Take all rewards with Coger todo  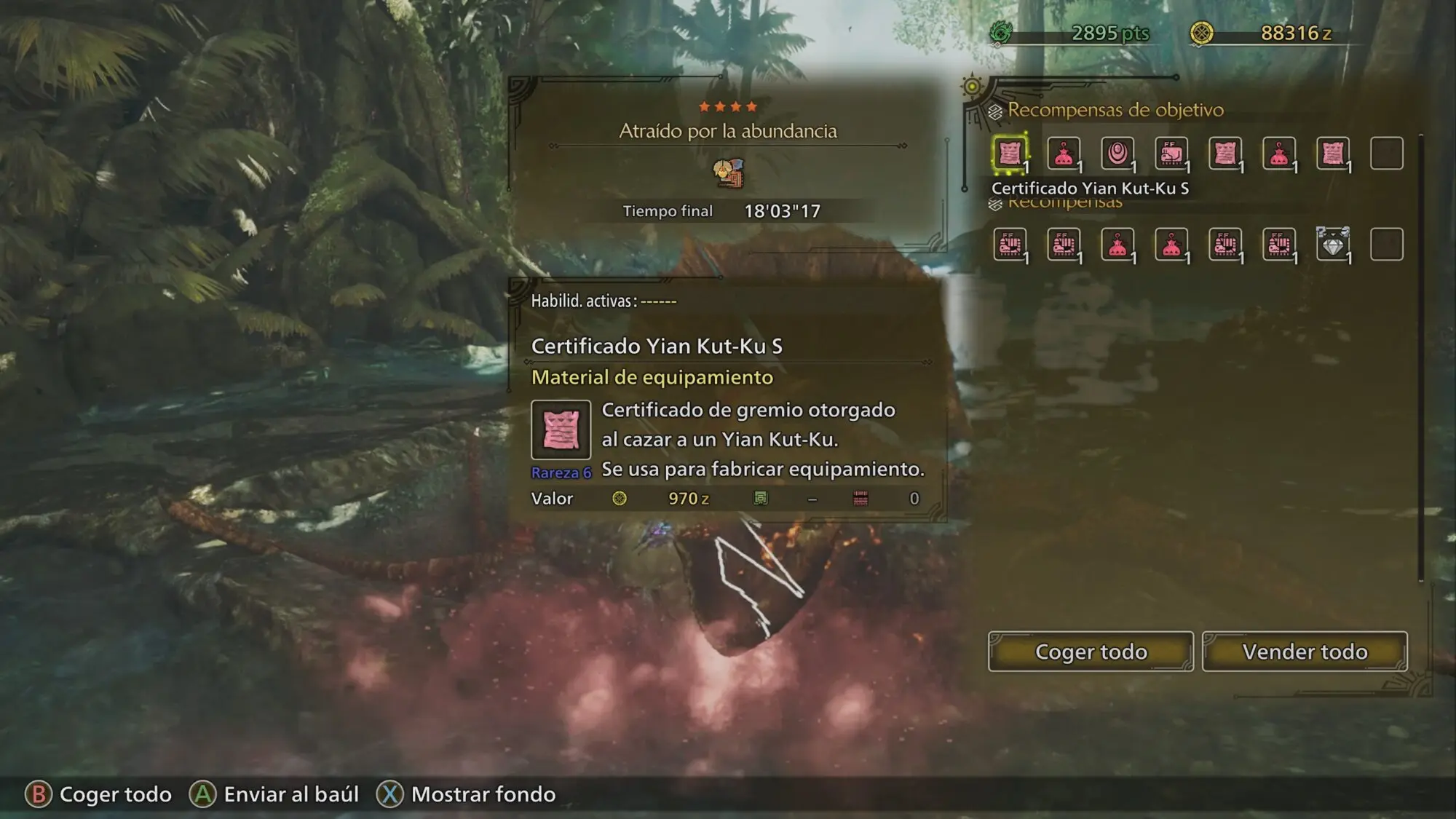tap(1090, 652)
